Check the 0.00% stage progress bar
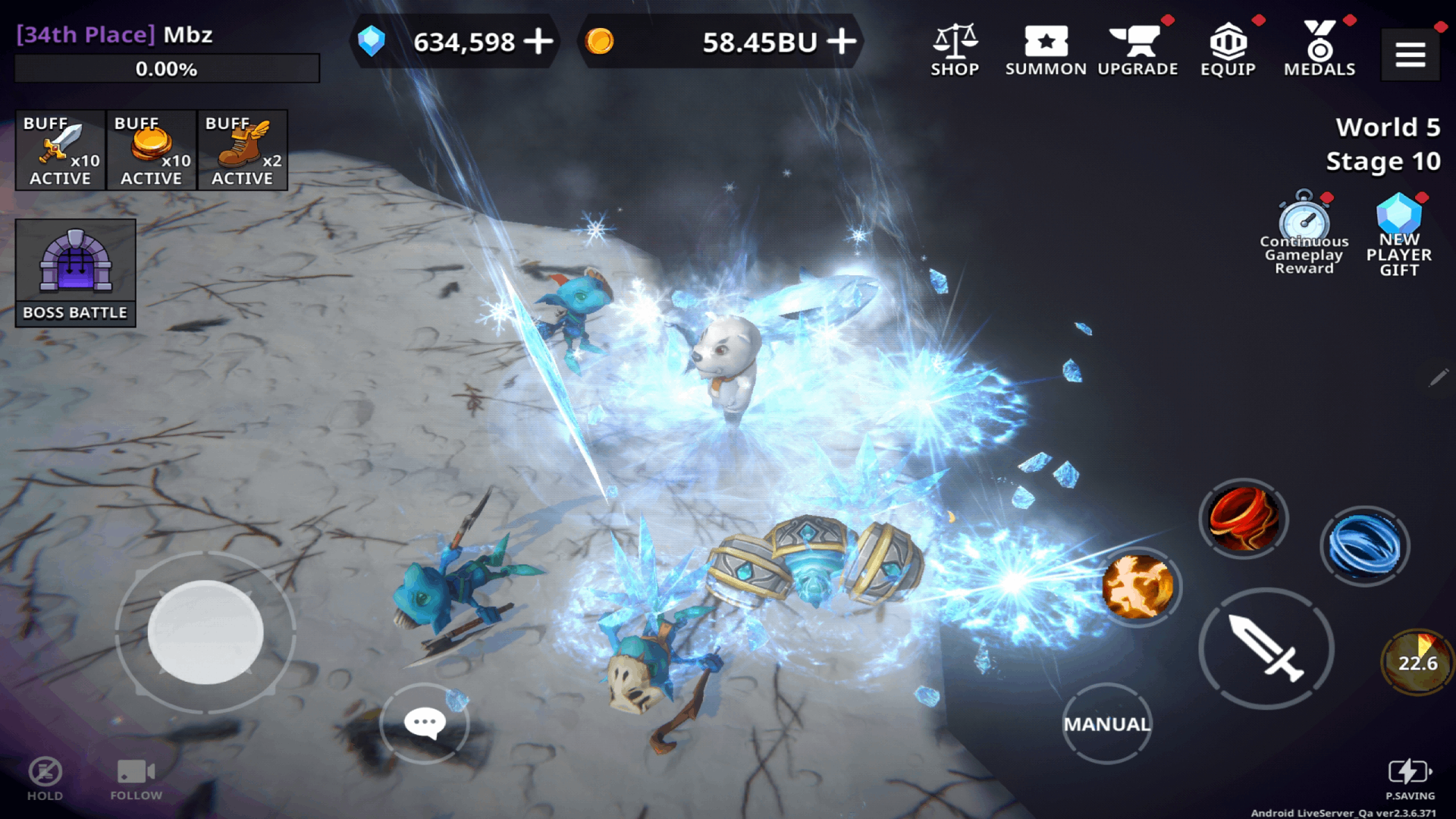 (167, 69)
